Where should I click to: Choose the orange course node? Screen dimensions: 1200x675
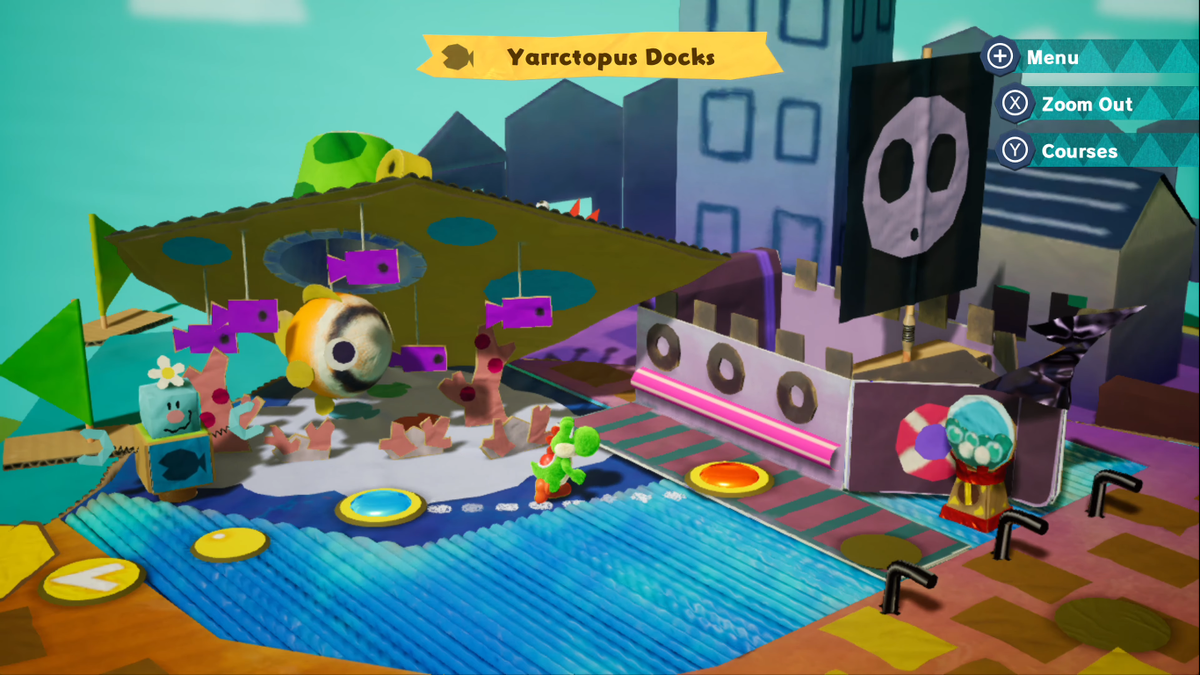pyautogui.click(x=729, y=476)
